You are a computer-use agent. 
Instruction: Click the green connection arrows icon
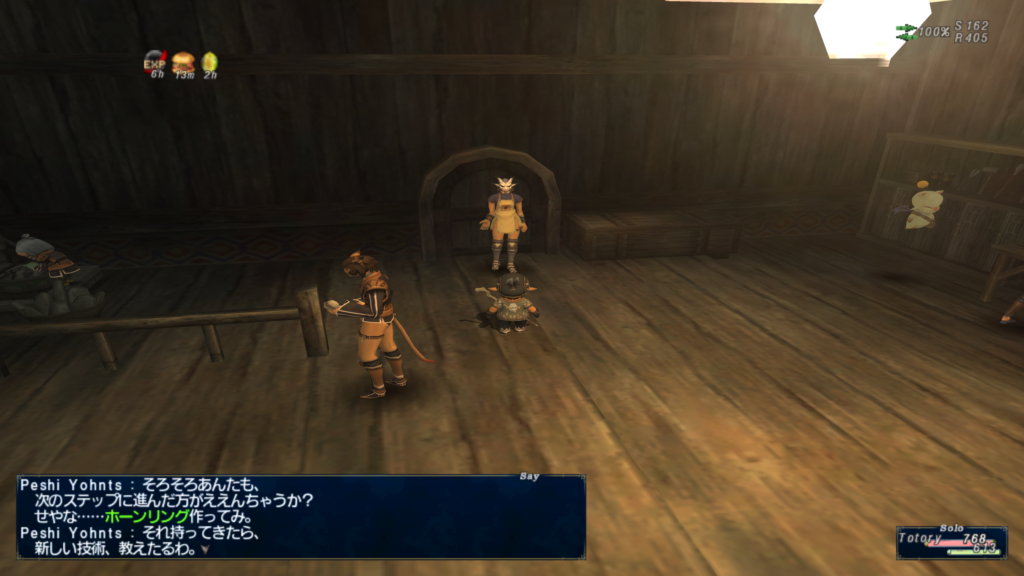tap(906, 32)
